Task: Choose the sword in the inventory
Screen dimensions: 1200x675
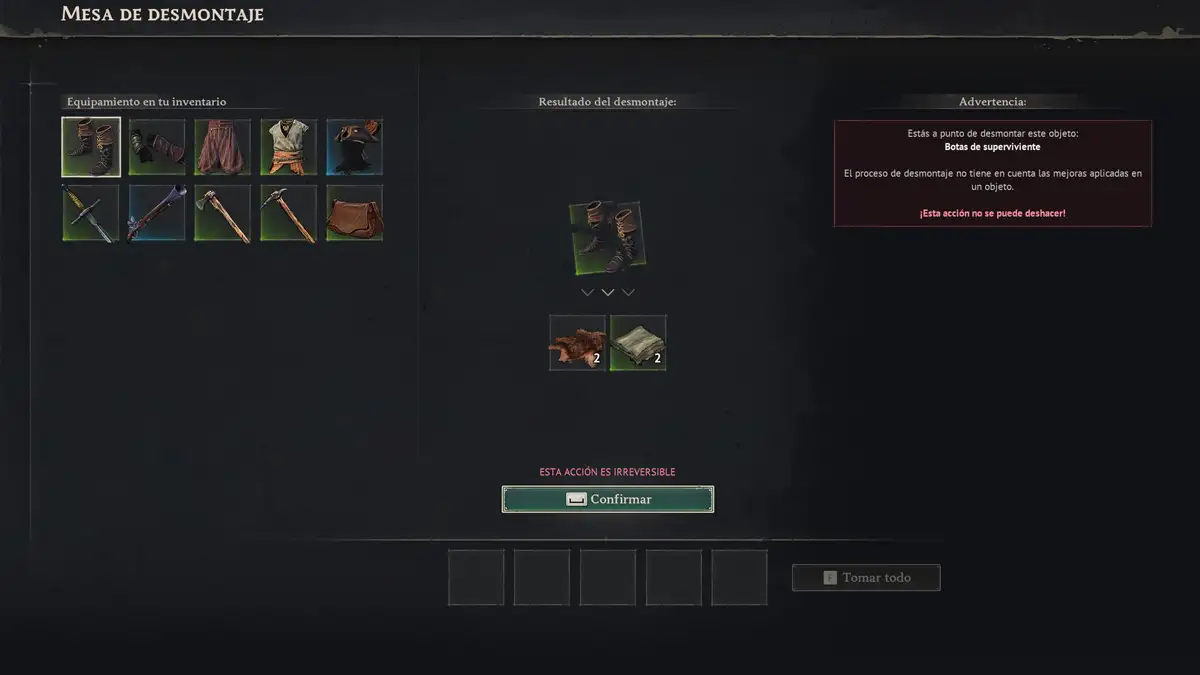Action: pyautogui.click(x=91, y=213)
